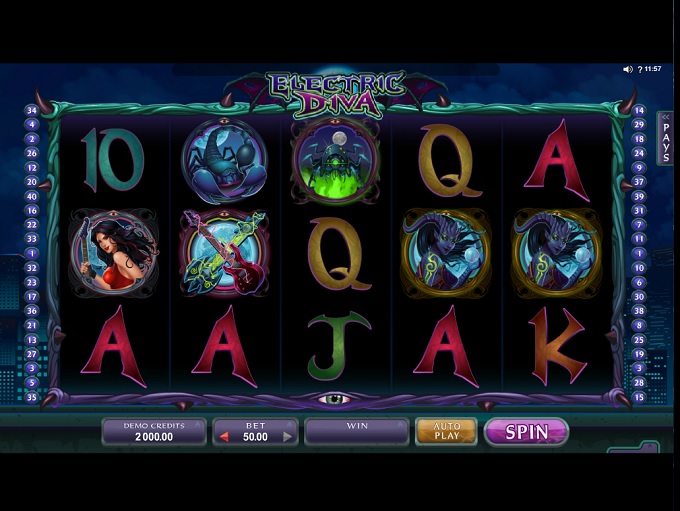
Task: Click payline marker 29
Action: click(x=640, y=124)
